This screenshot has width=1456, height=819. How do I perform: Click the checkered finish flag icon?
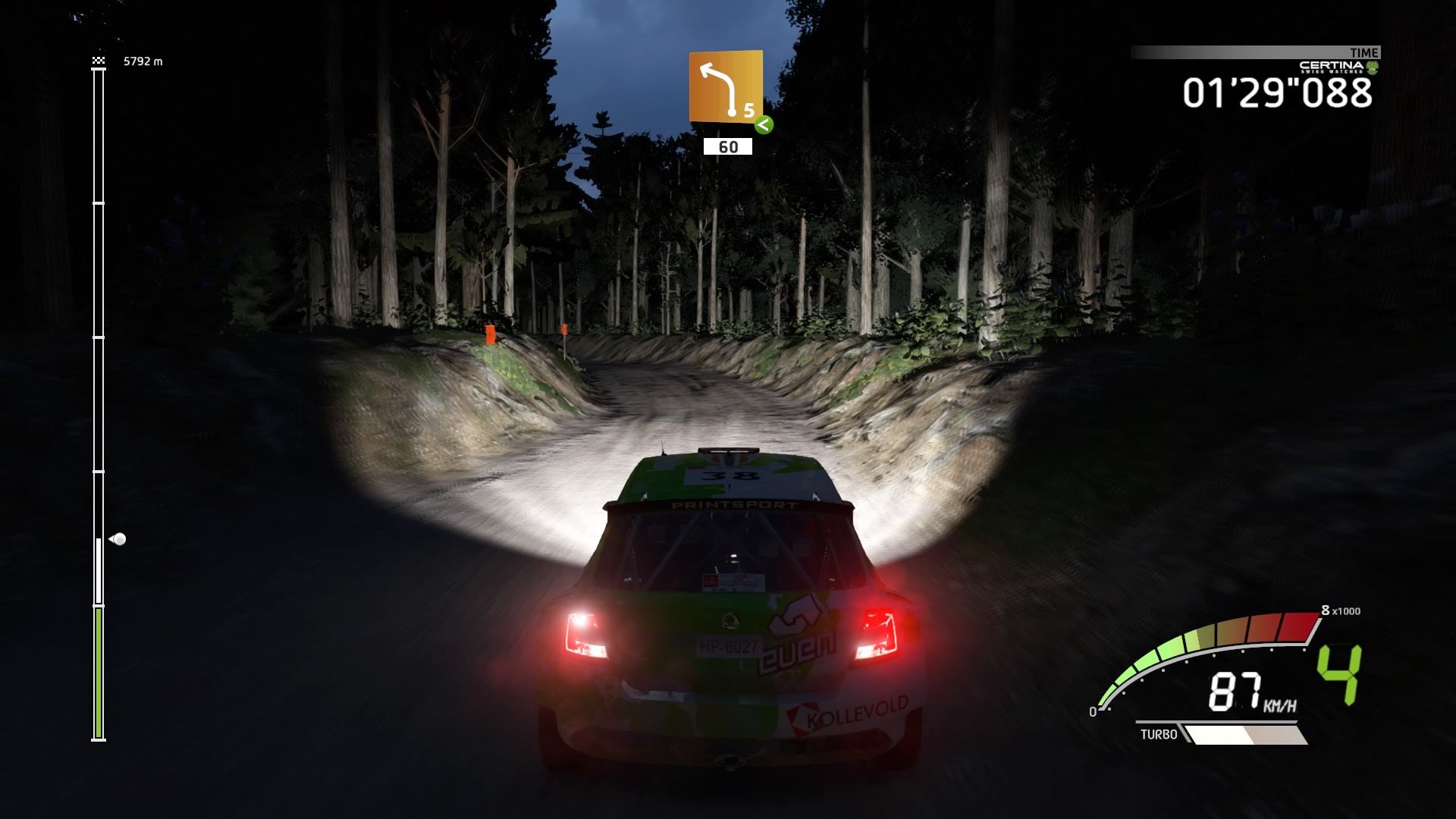[x=98, y=60]
